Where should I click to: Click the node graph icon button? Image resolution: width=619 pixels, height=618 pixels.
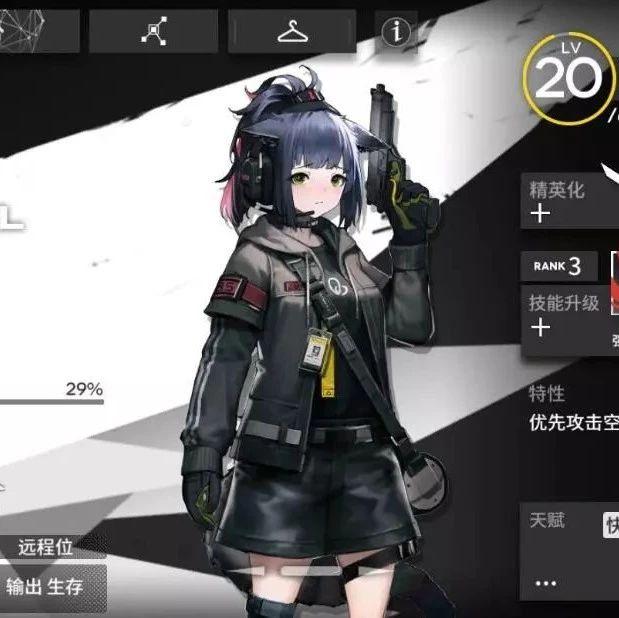coord(153,31)
